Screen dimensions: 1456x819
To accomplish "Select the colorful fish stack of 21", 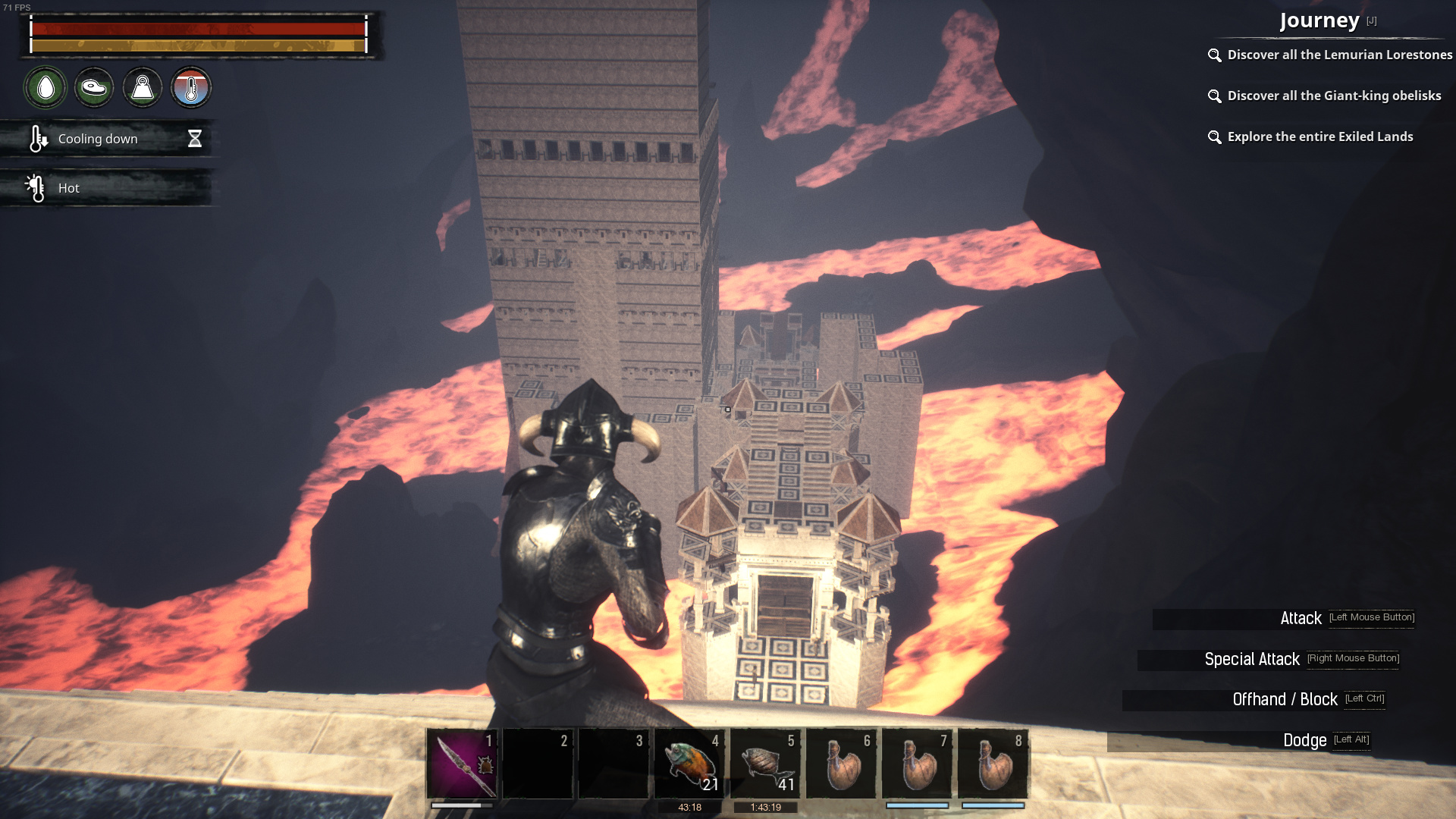I will 689,764.
